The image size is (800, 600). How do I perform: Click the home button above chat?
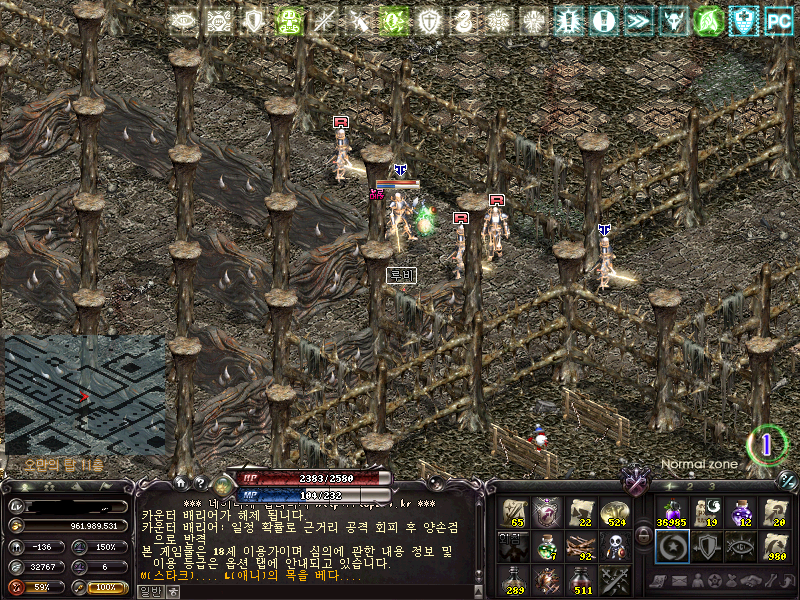pos(180,482)
